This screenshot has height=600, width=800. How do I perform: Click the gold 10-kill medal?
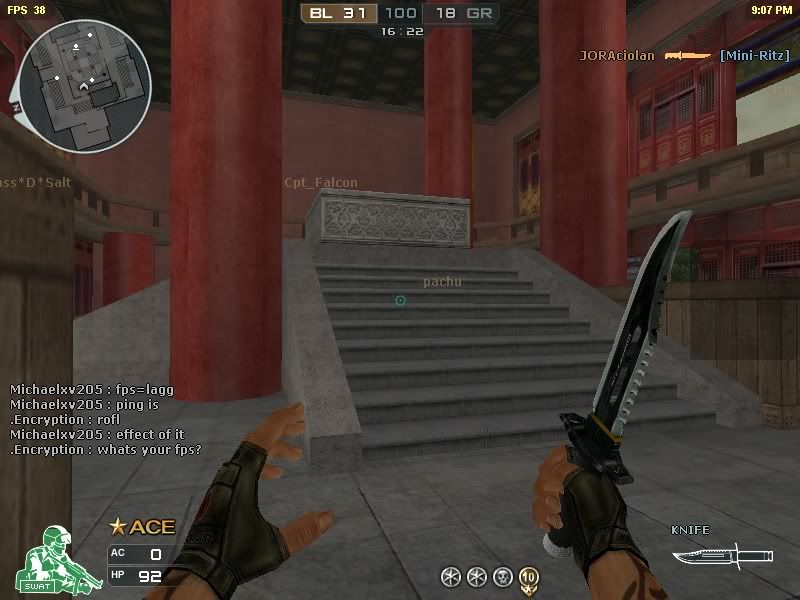pyautogui.click(x=528, y=576)
